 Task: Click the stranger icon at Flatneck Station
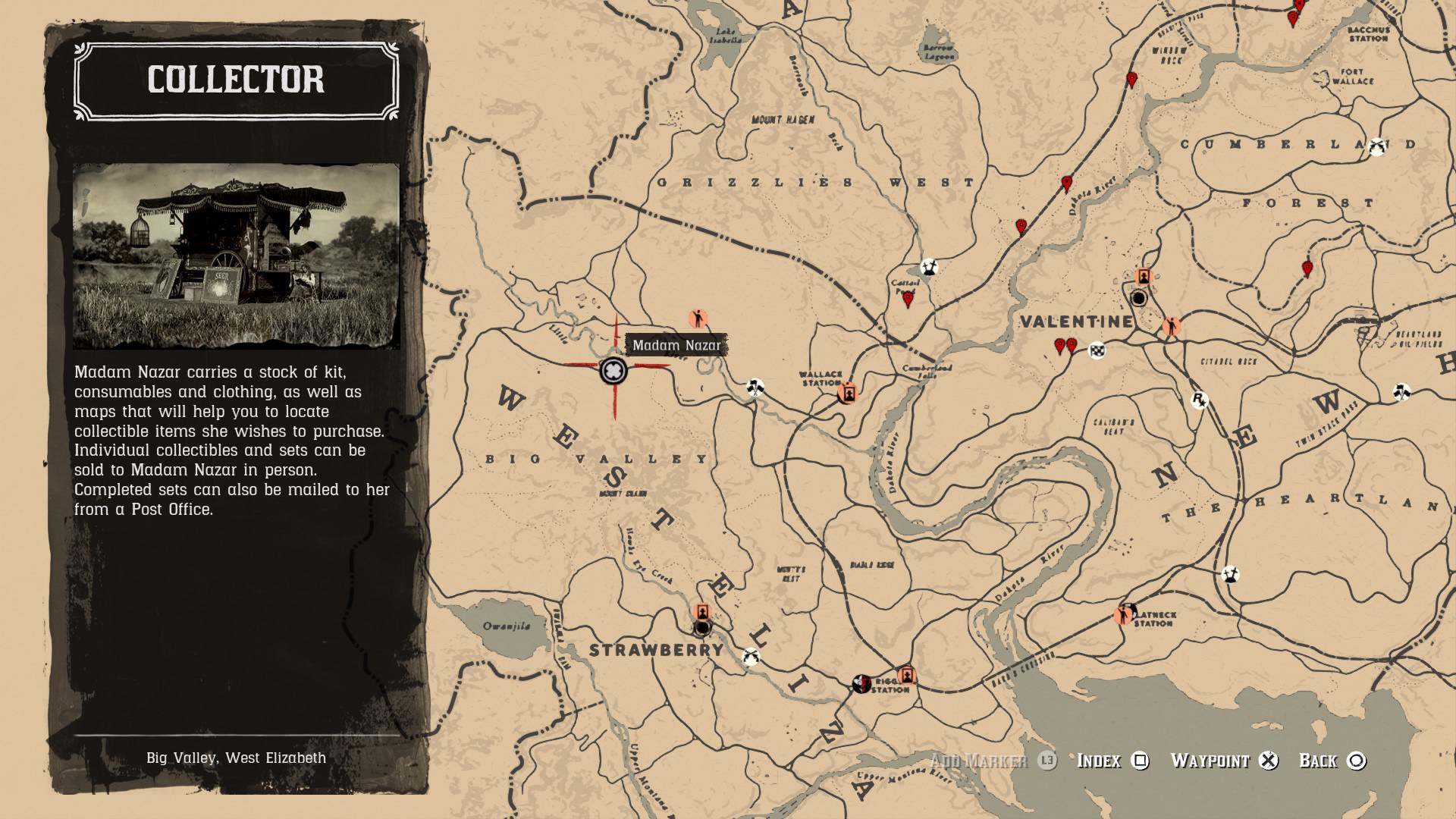click(x=1124, y=617)
